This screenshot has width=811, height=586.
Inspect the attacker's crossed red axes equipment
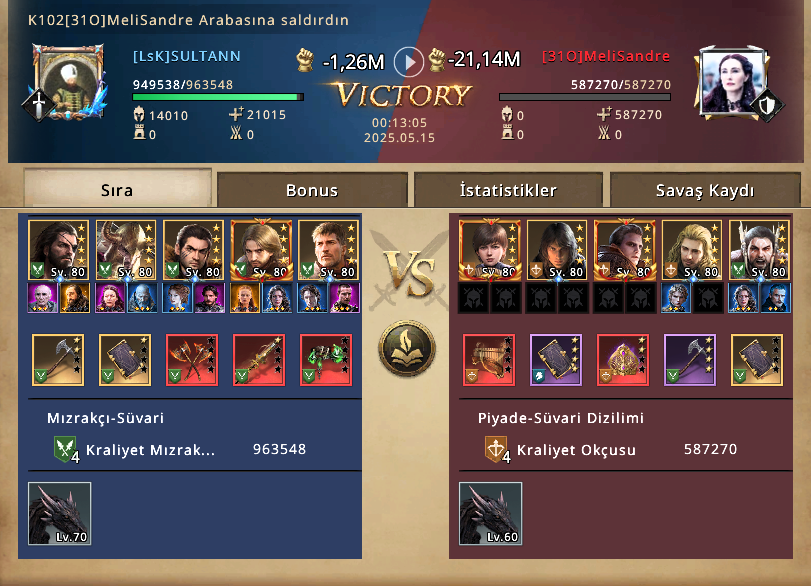[x=192, y=360]
